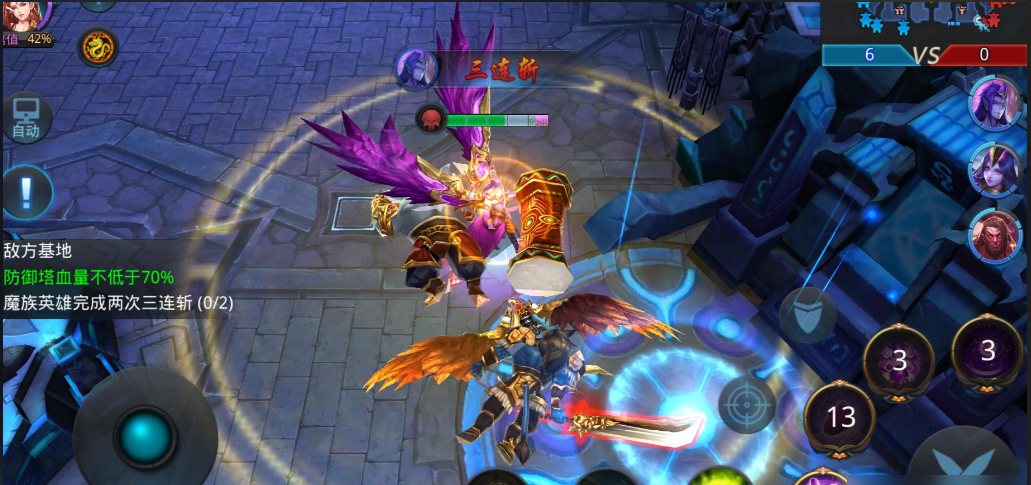The image size is (1031, 485).
Task: Hit the large crossed-blades attack button
Action: point(968,462)
